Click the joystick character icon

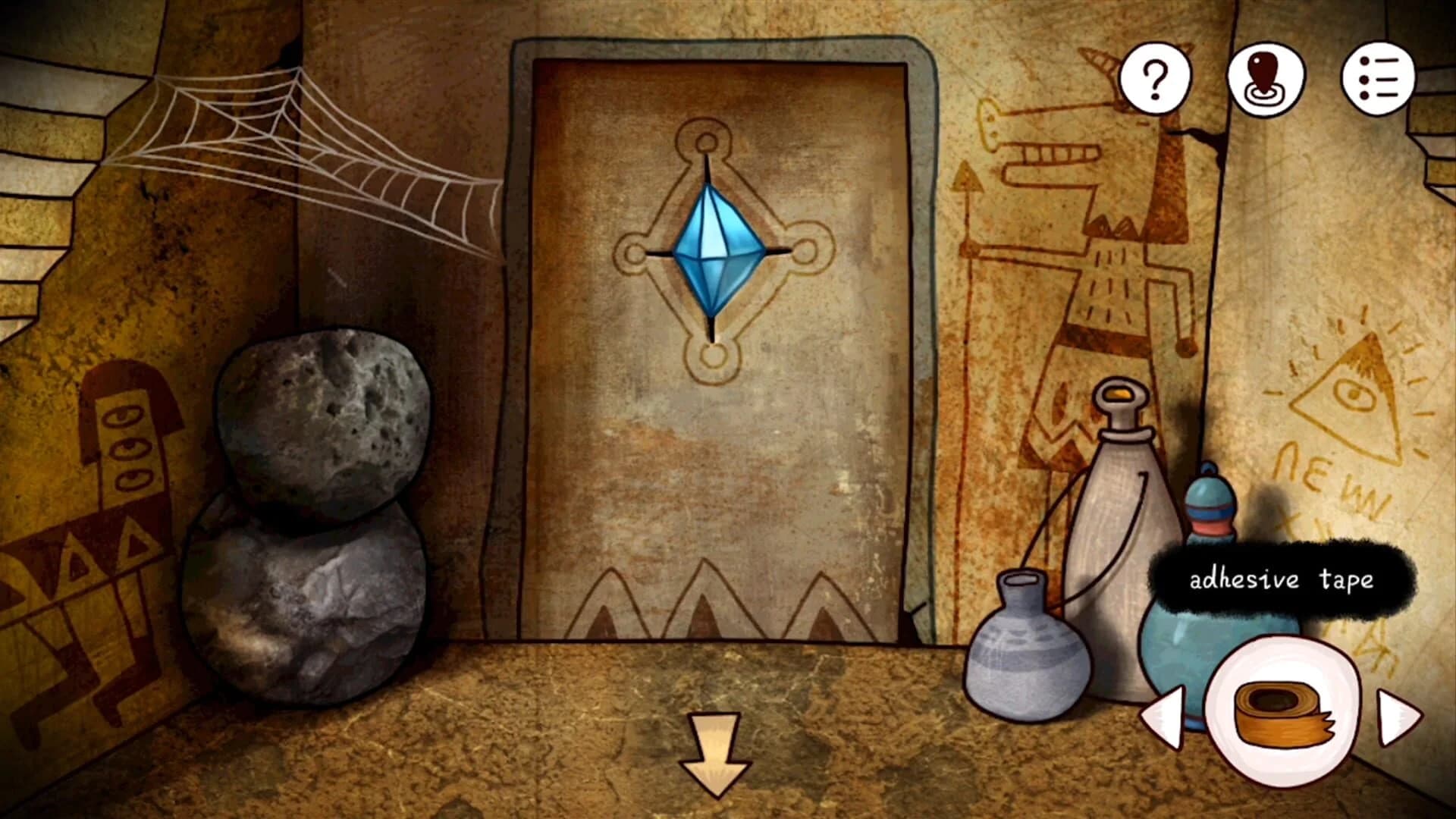pos(1267,79)
